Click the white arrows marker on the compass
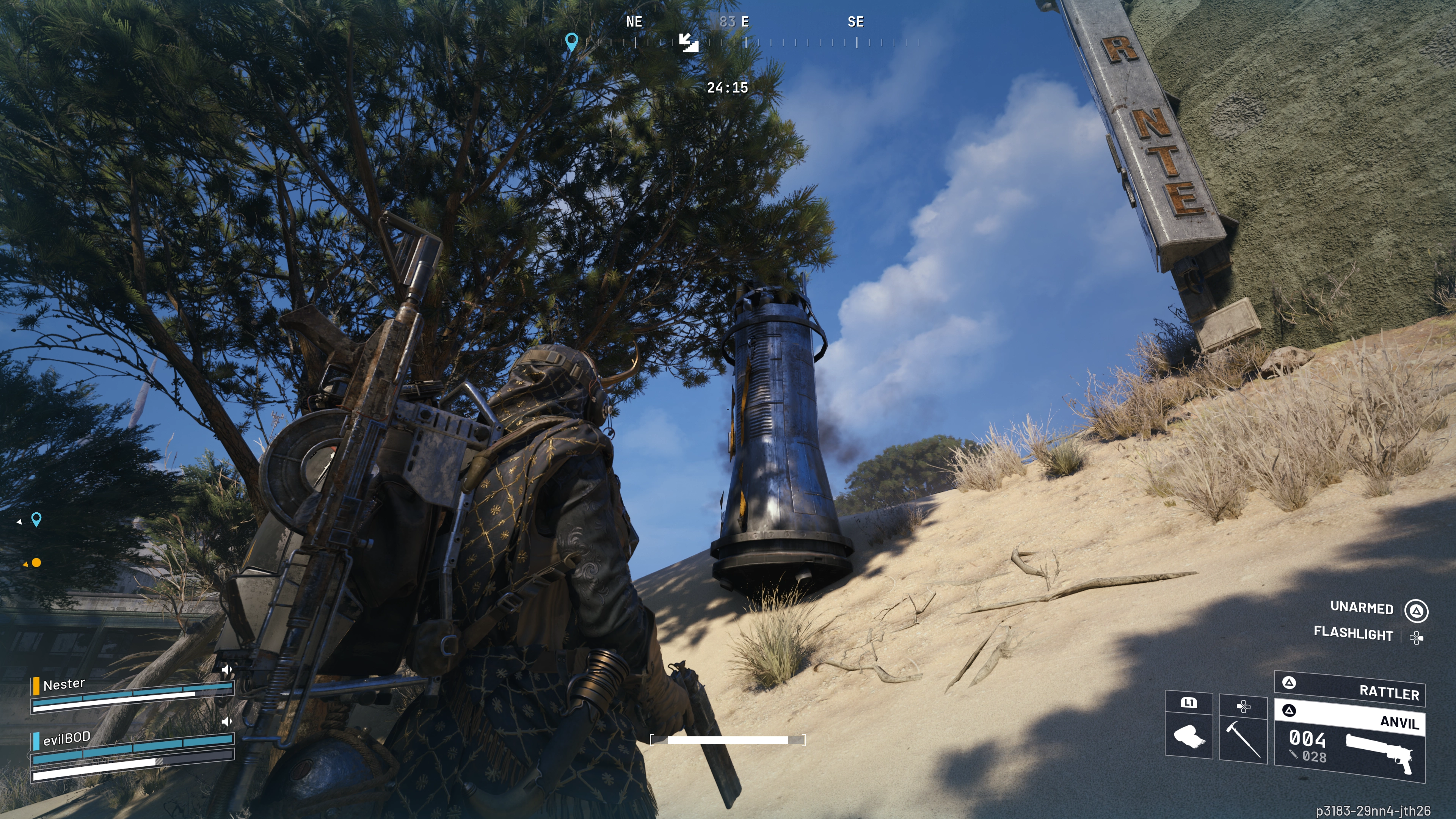The width and height of the screenshot is (1456, 819). pyautogui.click(x=689, y=42)
